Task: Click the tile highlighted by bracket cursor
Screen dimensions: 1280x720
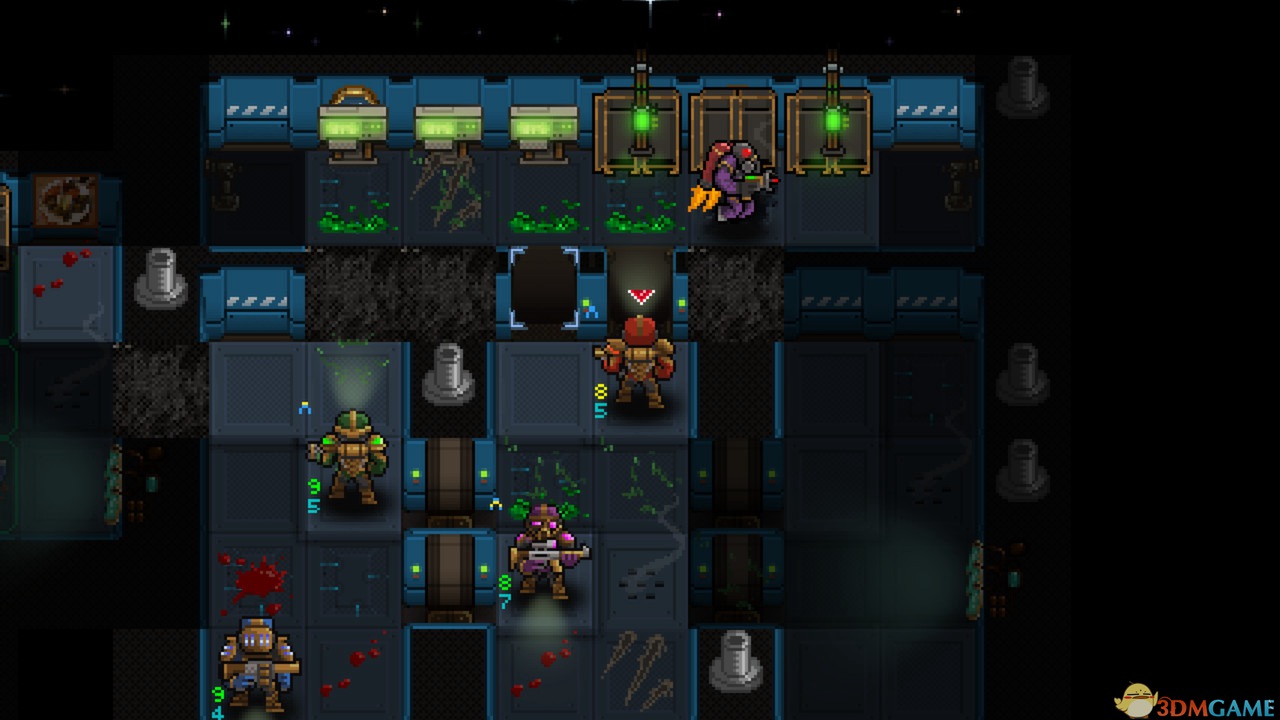Action: coord(544,288)
